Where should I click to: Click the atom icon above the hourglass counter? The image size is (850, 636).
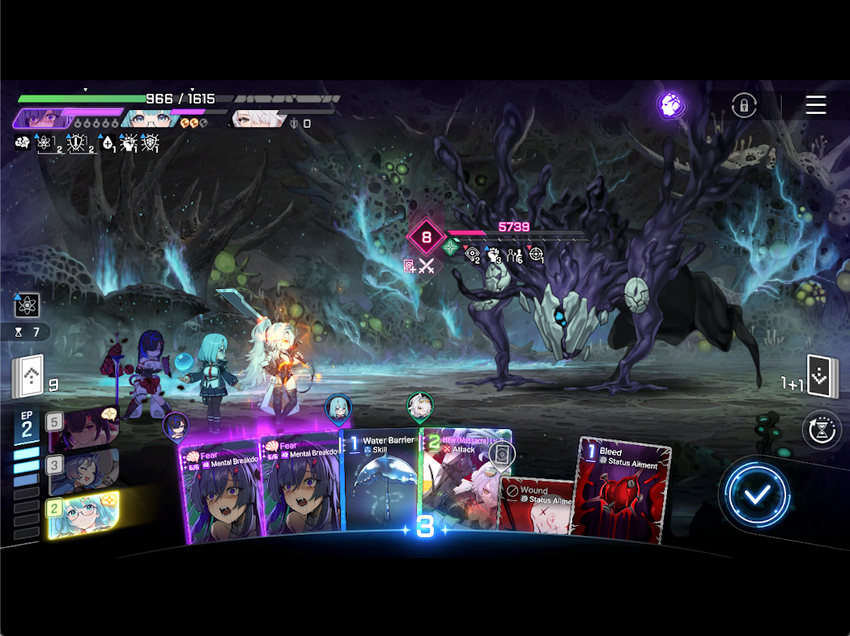pos(27,305)
